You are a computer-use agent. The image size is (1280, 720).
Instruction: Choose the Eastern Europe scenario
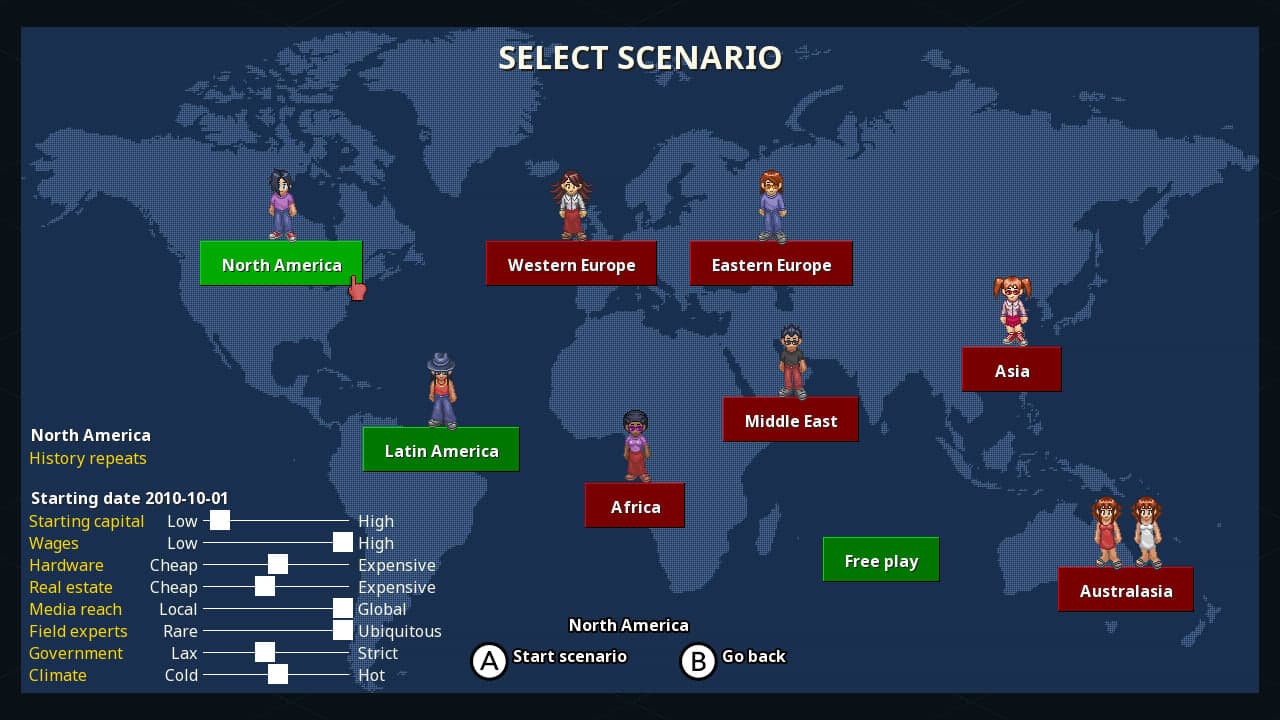coord(771,263)
